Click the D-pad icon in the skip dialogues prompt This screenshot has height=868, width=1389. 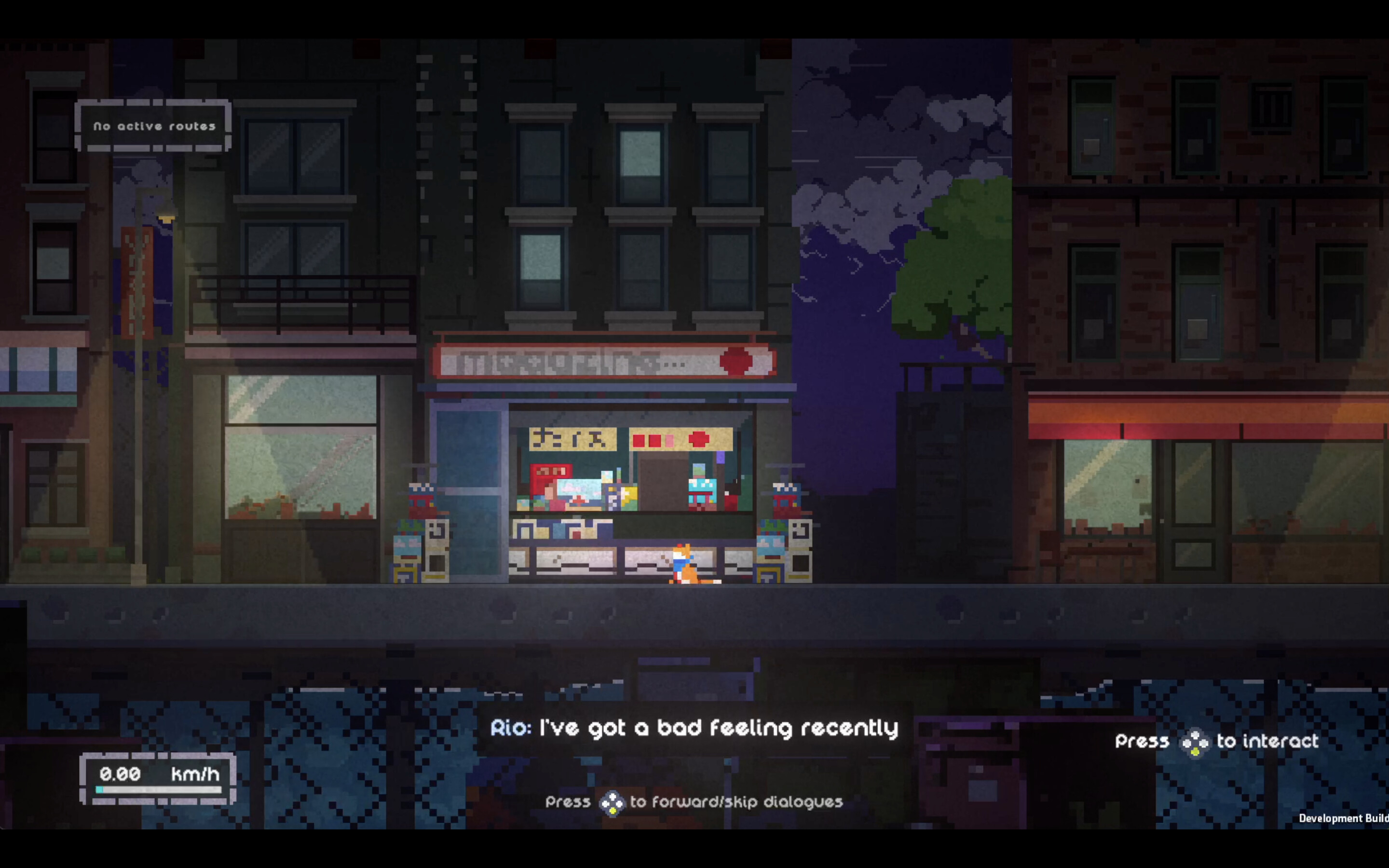pyautogui.click(x=613, y=802)
